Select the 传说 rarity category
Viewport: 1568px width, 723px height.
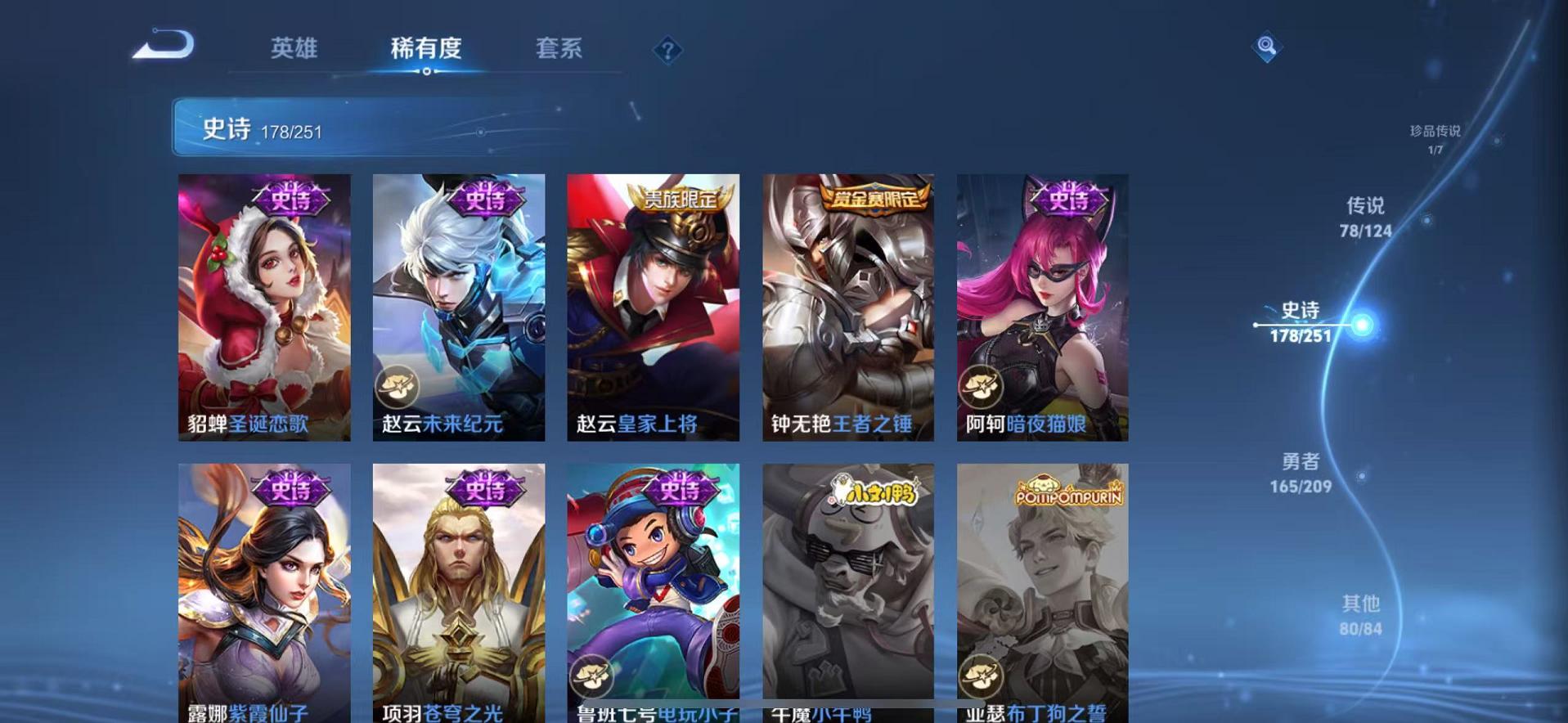coord(1364,217)
